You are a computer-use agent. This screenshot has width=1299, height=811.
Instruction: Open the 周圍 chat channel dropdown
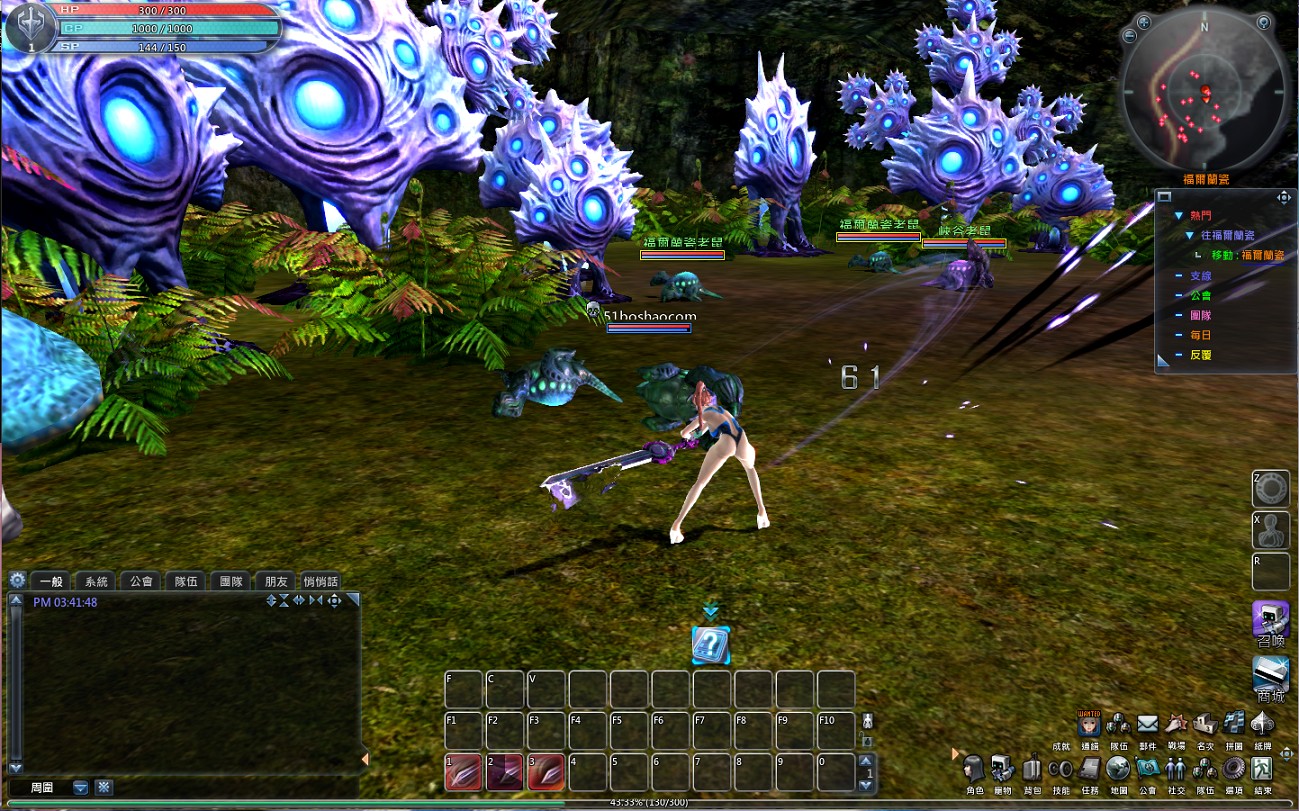coord(81,788)
